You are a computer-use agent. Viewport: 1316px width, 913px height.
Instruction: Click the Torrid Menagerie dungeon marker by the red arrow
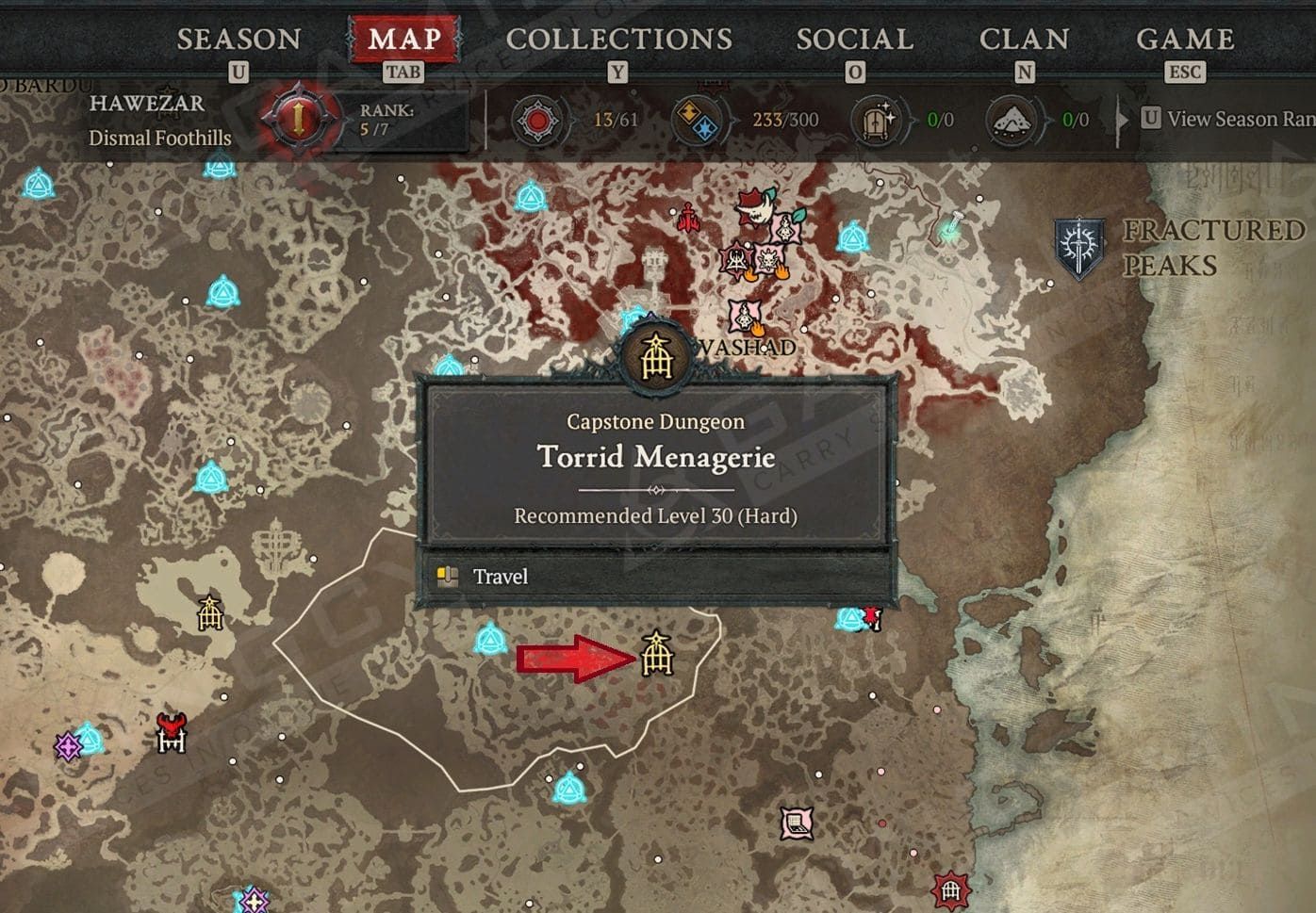[656, 654]
